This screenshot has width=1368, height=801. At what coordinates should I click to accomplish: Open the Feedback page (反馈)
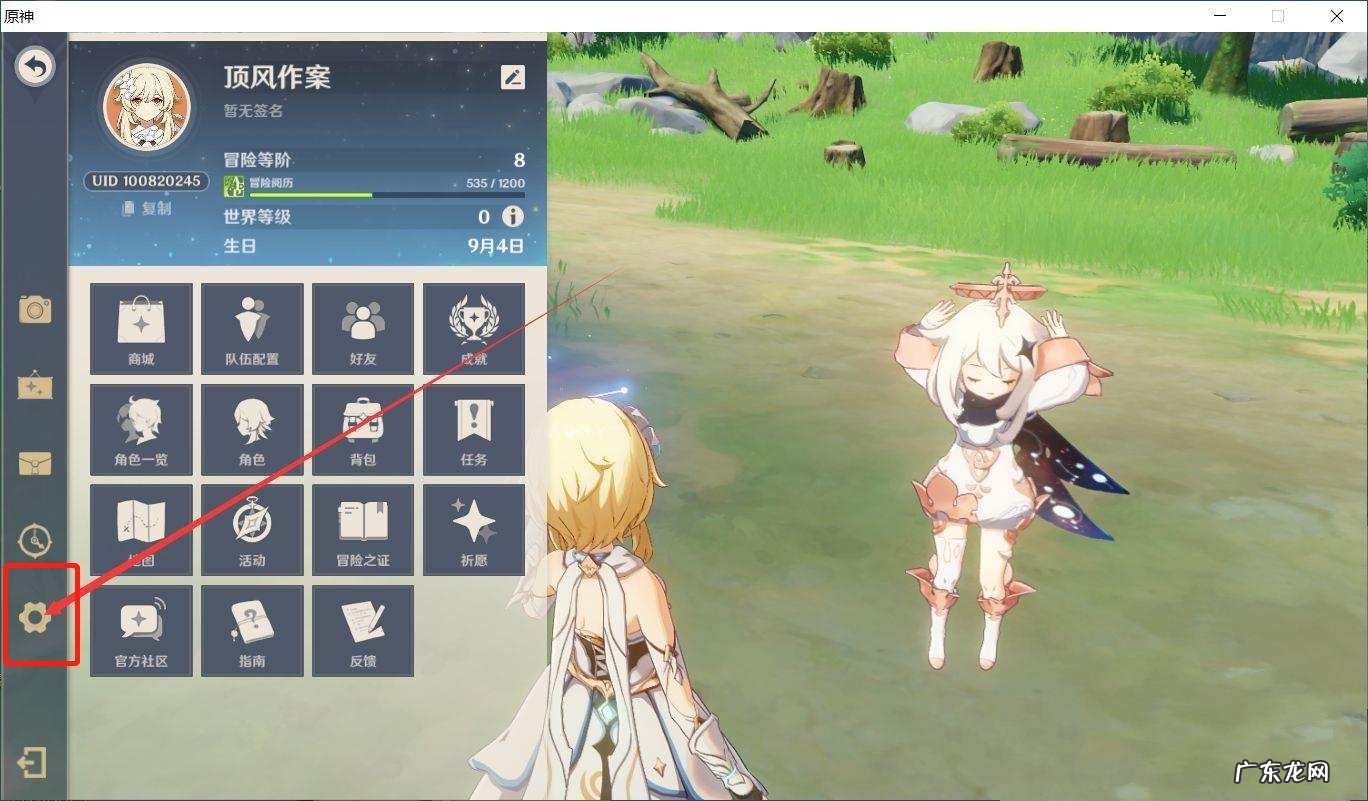tap(363, 629)
